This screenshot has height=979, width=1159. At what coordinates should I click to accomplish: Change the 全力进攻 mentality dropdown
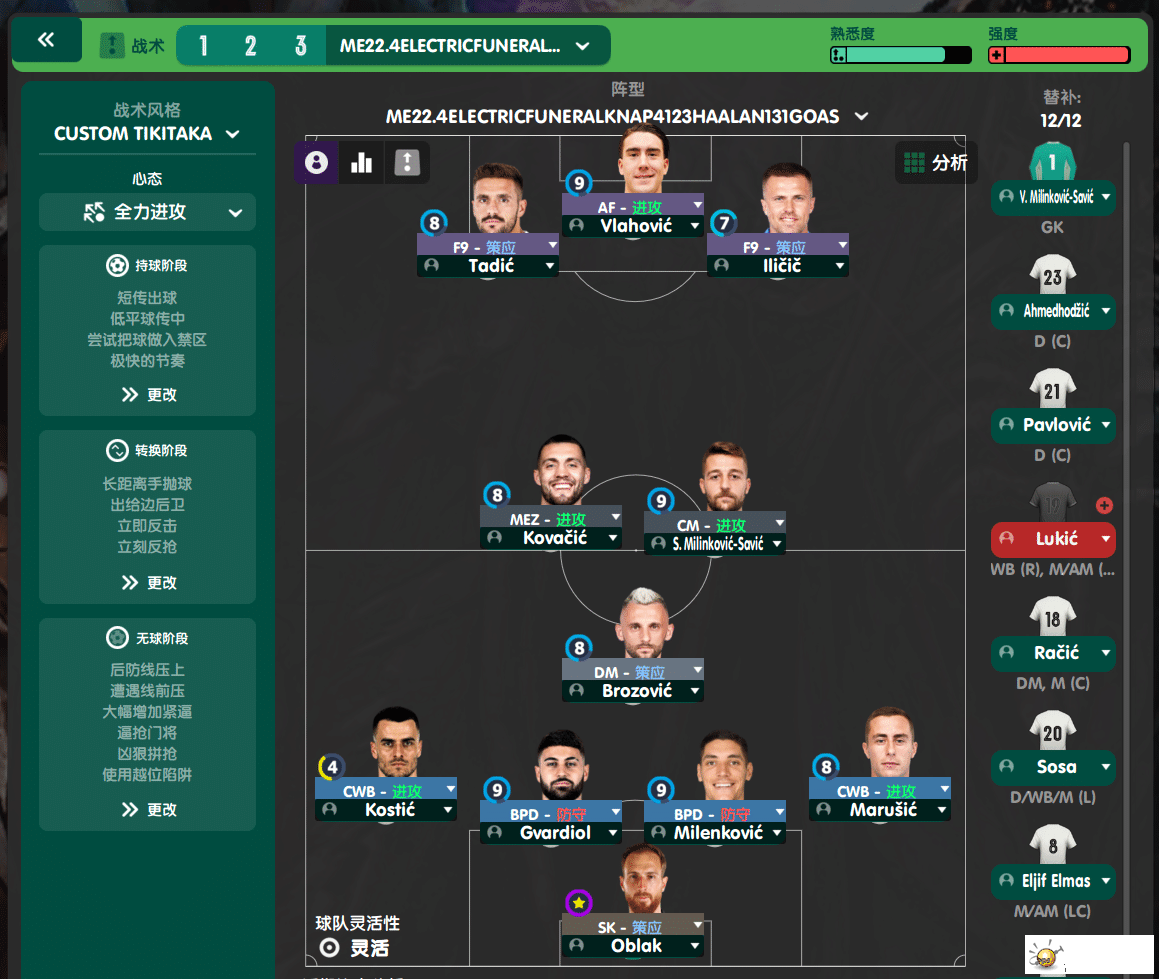coord(147,212)
